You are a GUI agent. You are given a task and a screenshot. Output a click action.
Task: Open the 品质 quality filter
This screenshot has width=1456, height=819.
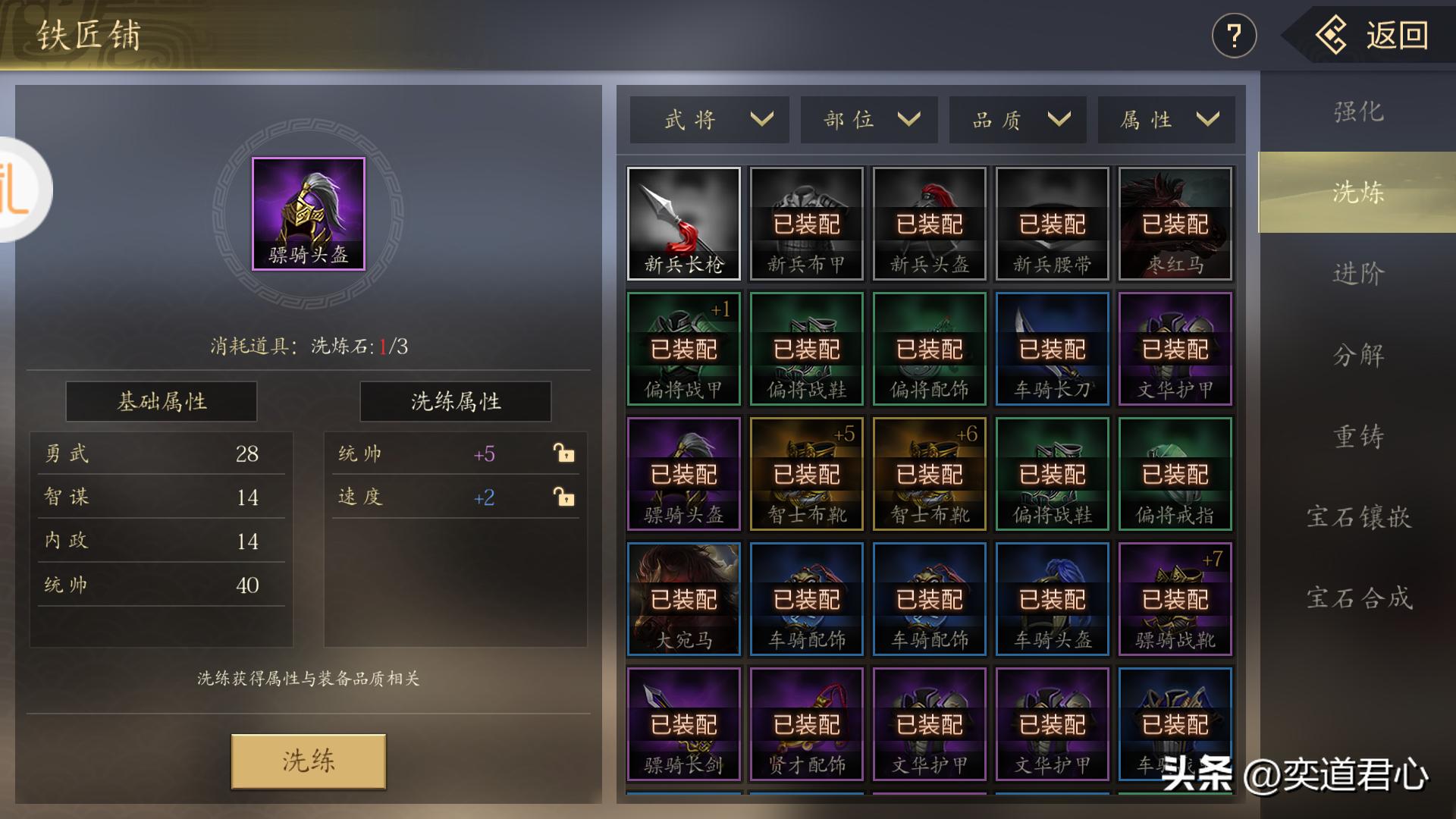coord(1016,119)
